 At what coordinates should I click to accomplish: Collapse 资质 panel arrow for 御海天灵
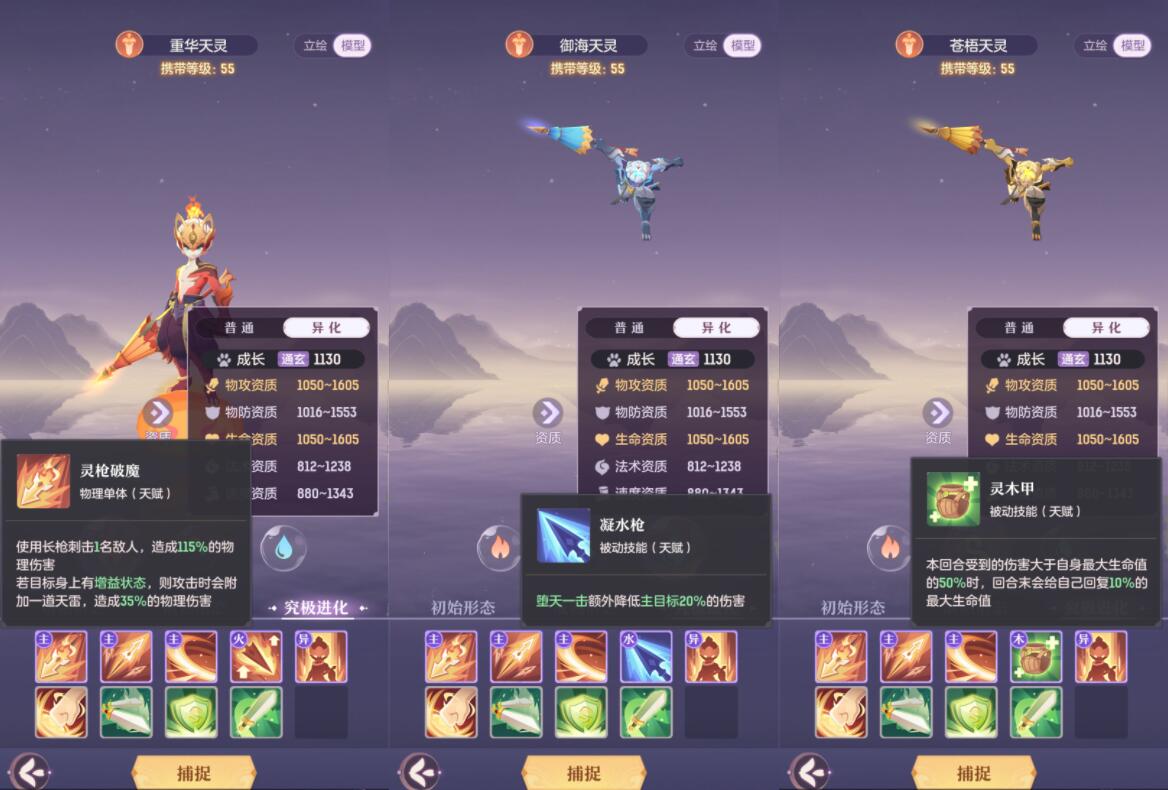[x=548, y=413]
